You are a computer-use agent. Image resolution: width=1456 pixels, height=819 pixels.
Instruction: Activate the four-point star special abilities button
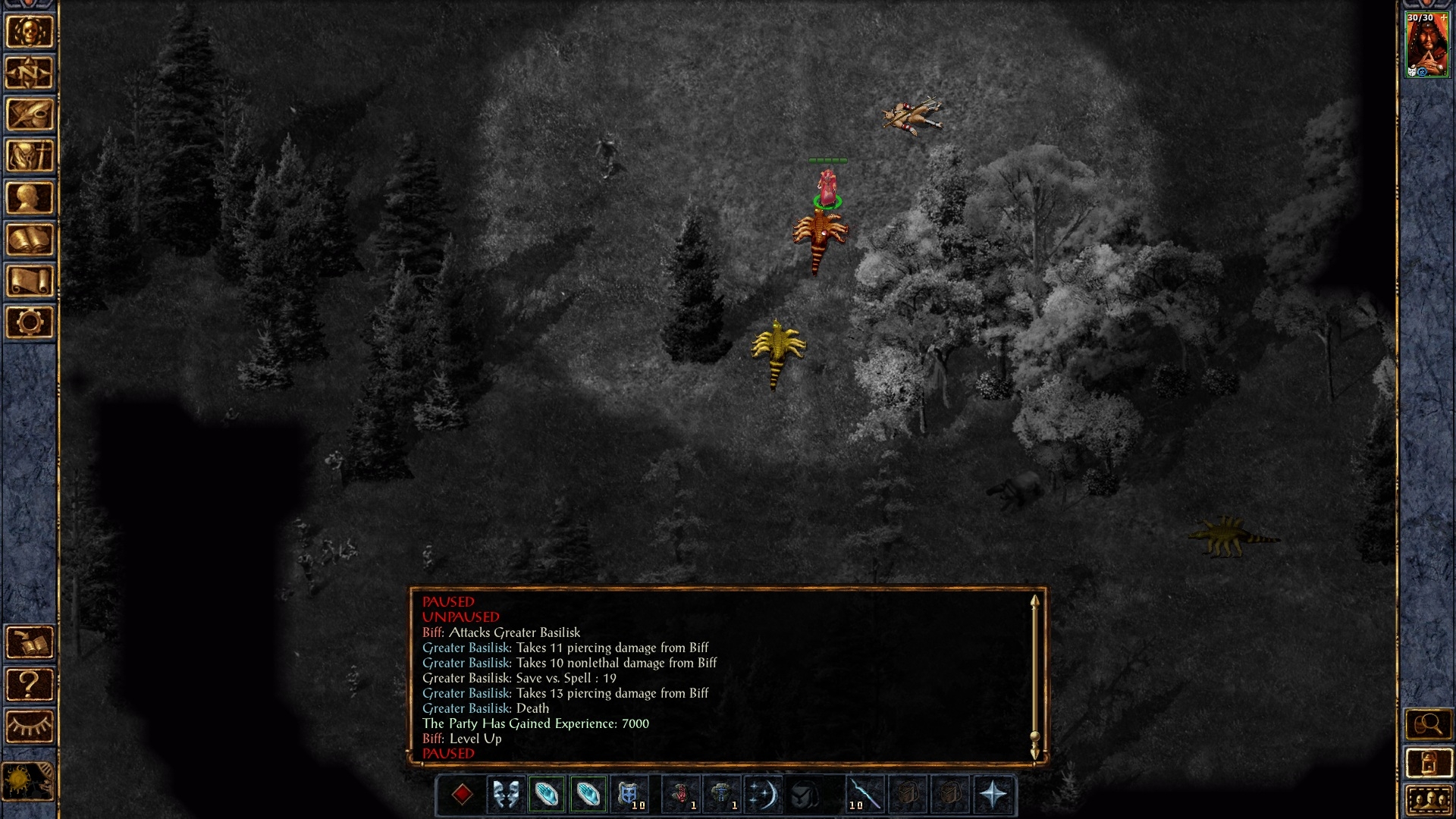(993, 795)
